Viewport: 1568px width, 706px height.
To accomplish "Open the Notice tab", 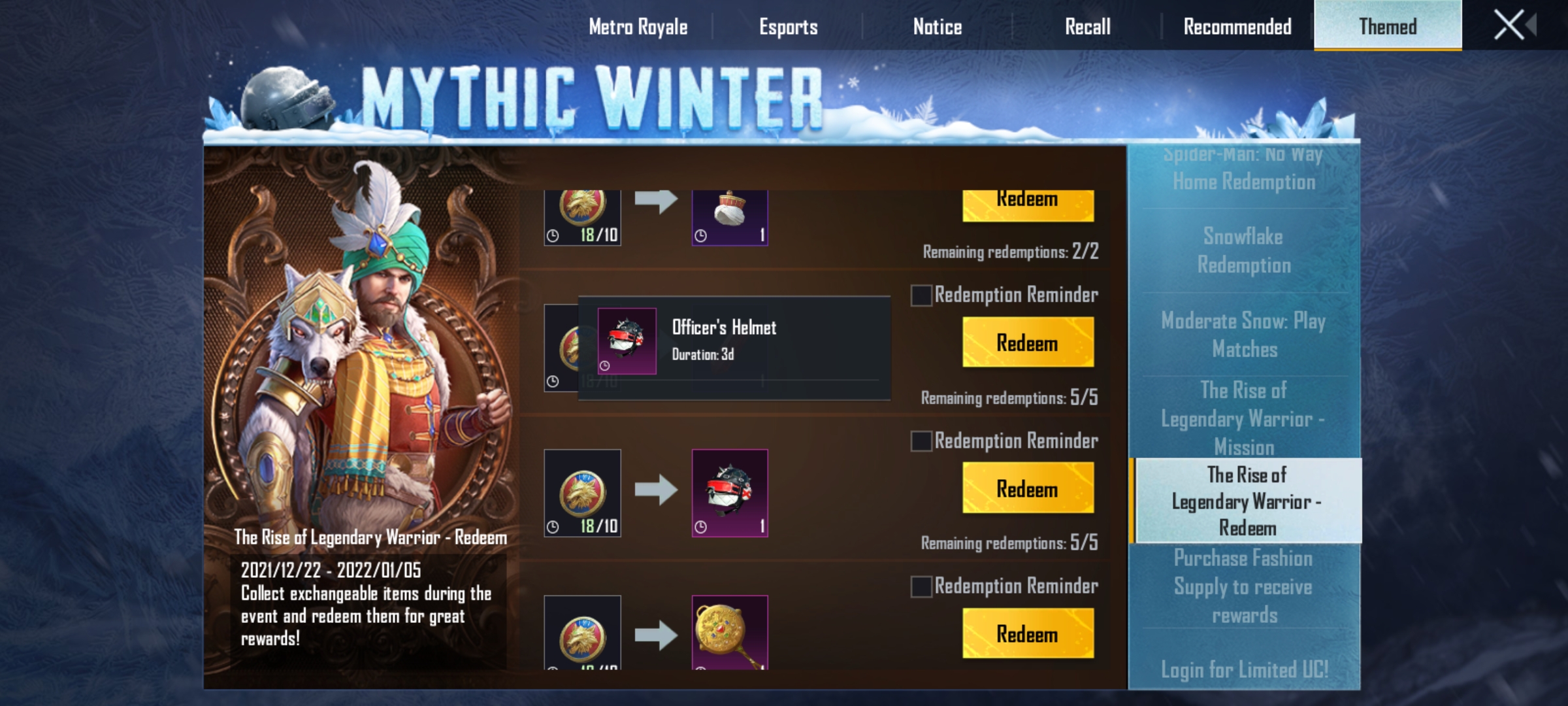I will tap(936, 27).
